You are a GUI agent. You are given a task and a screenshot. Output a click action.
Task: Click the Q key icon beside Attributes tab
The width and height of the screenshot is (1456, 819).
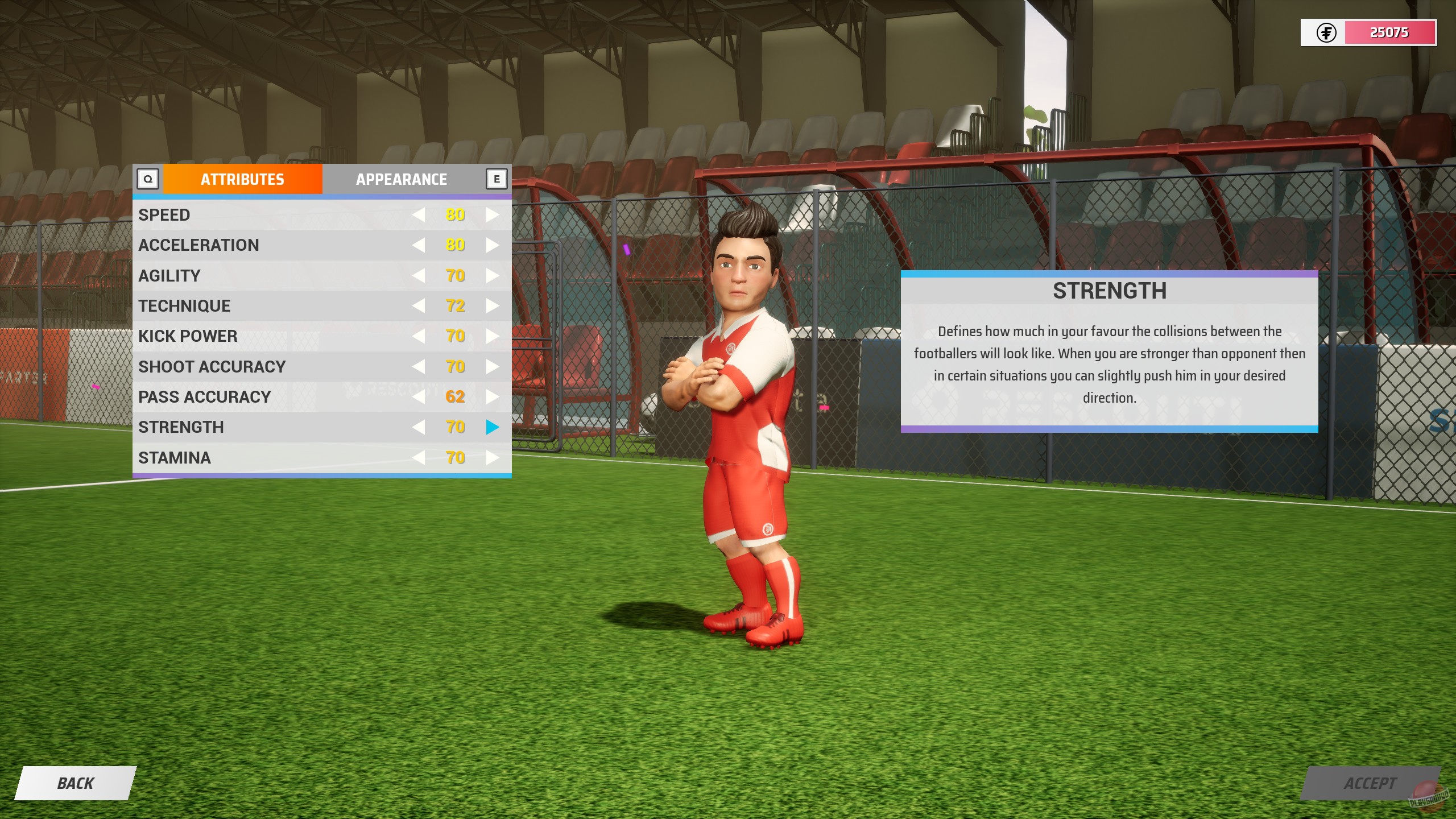coord(149,179)
